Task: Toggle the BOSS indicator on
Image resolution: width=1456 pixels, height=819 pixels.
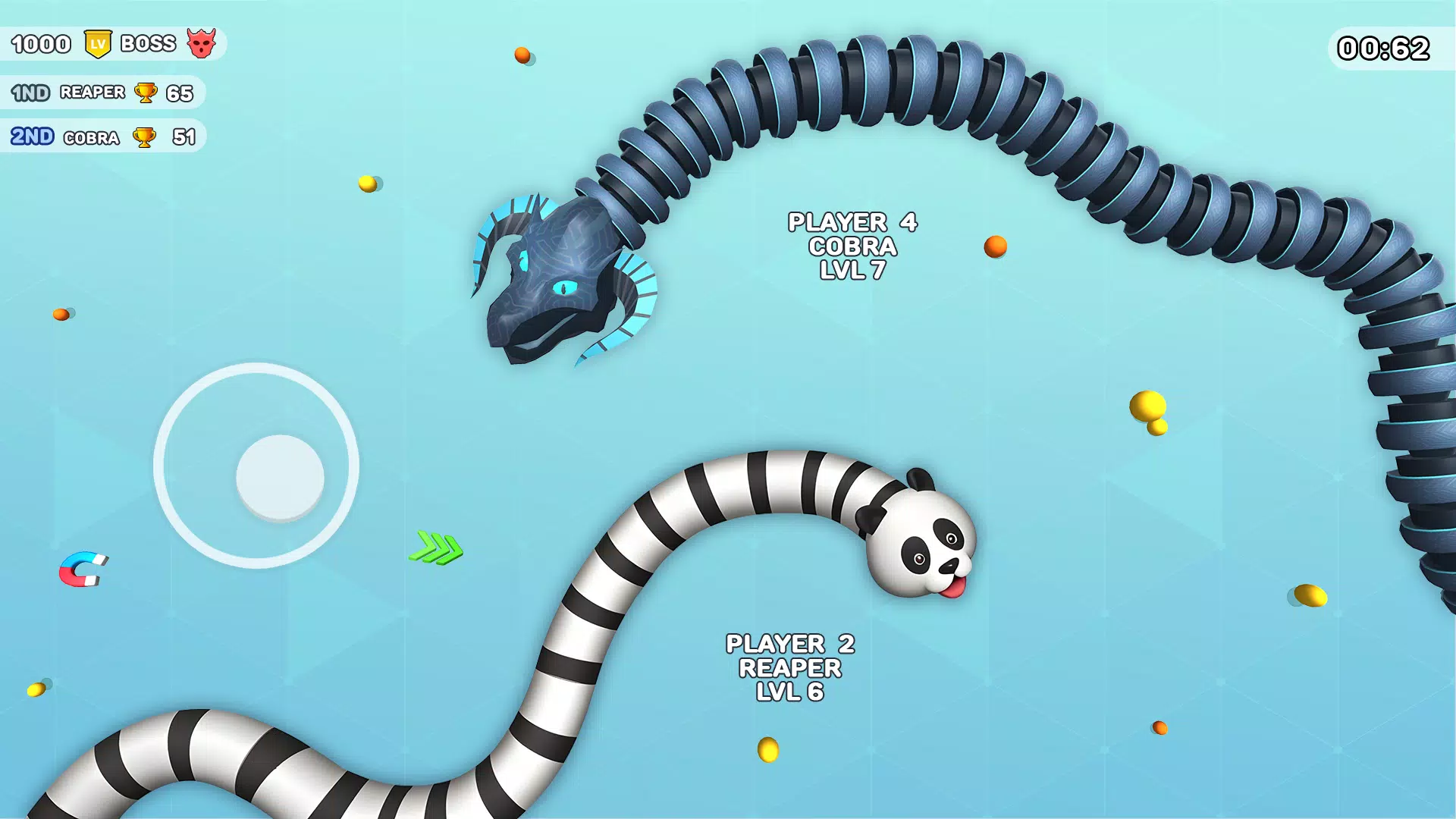Action: tap(148, 43)
